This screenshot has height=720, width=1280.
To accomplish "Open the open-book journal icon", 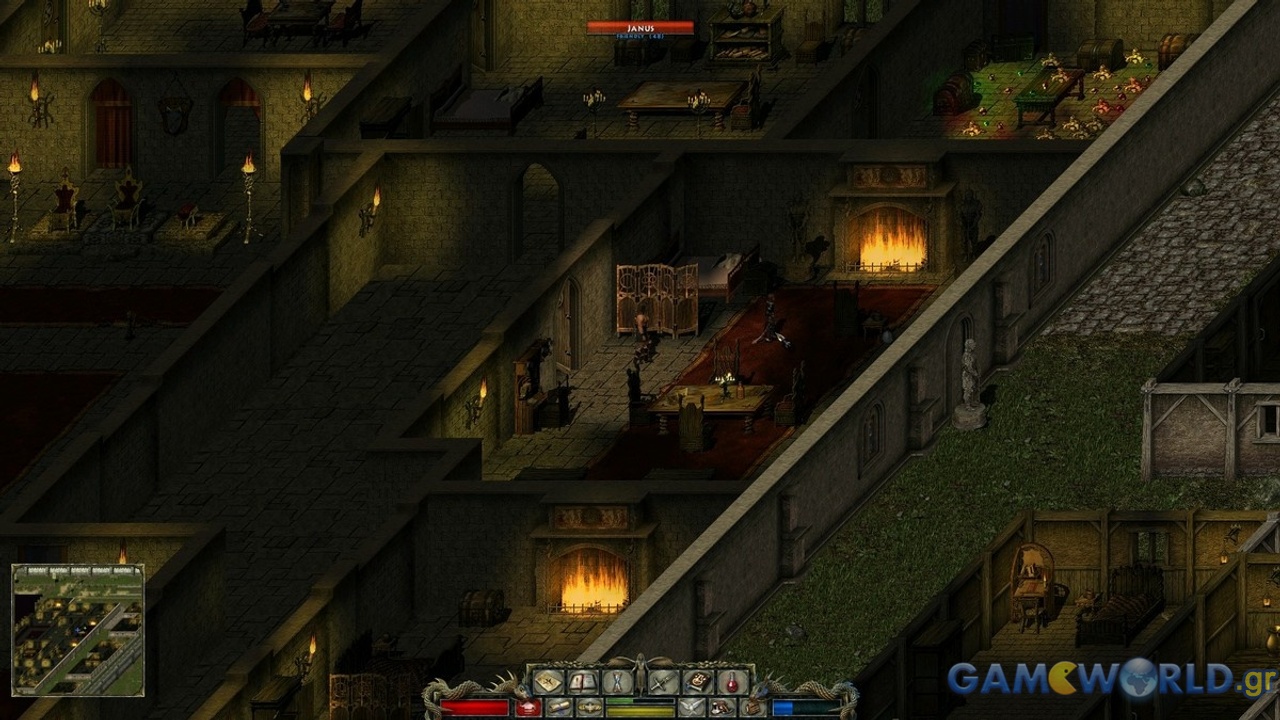I will (x=583, y=682).
